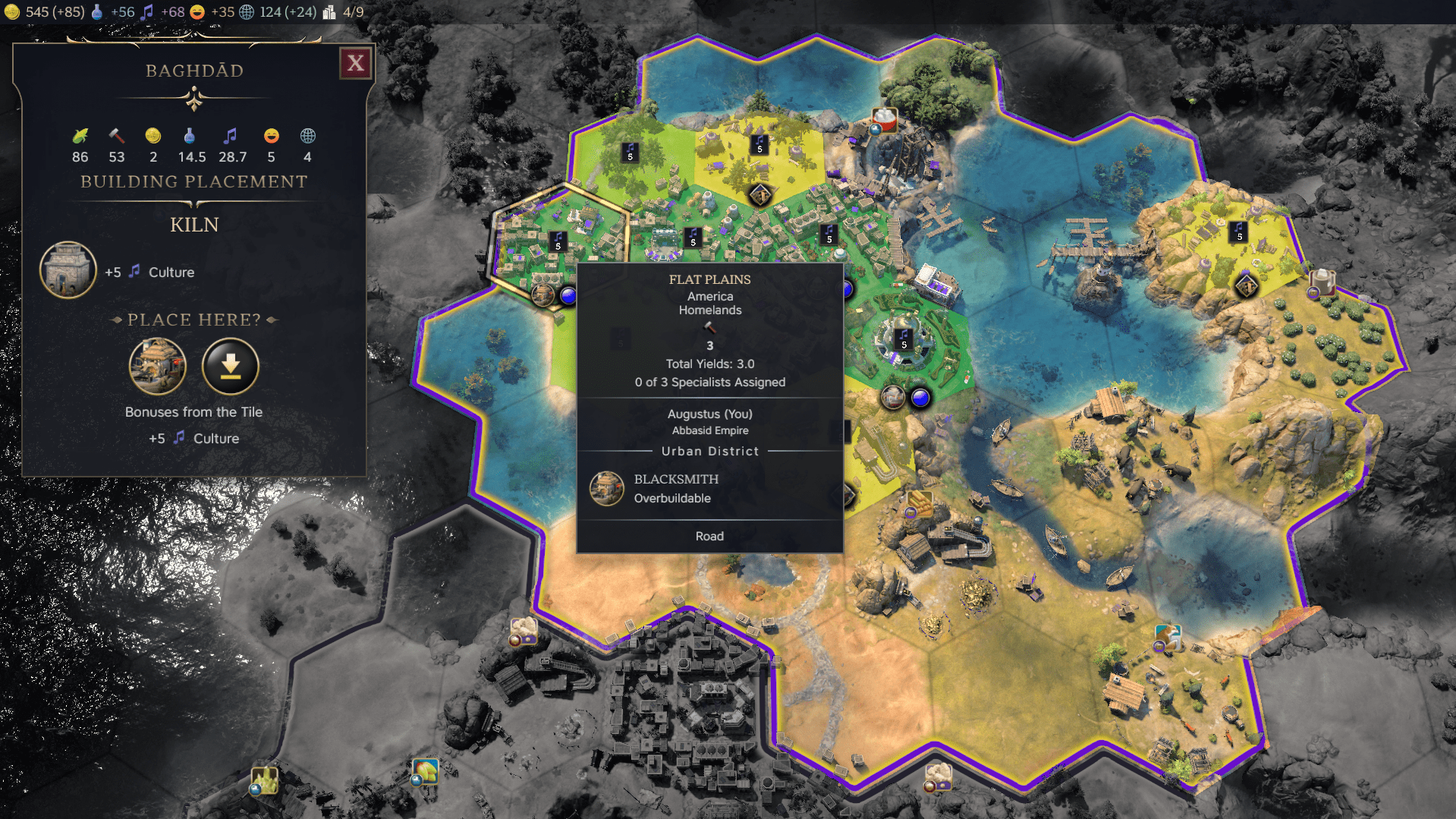Click the Blacksmith icon in the tile tooltip
The image size is (1456, 819).
(605, 487)
